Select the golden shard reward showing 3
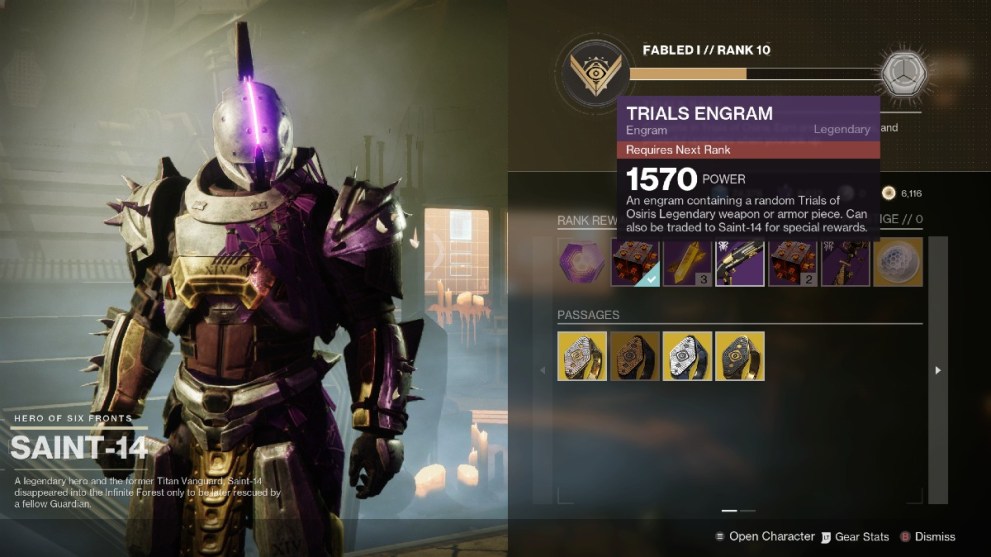The height and width of the screenshot is (557, 991). pos(688,262)
